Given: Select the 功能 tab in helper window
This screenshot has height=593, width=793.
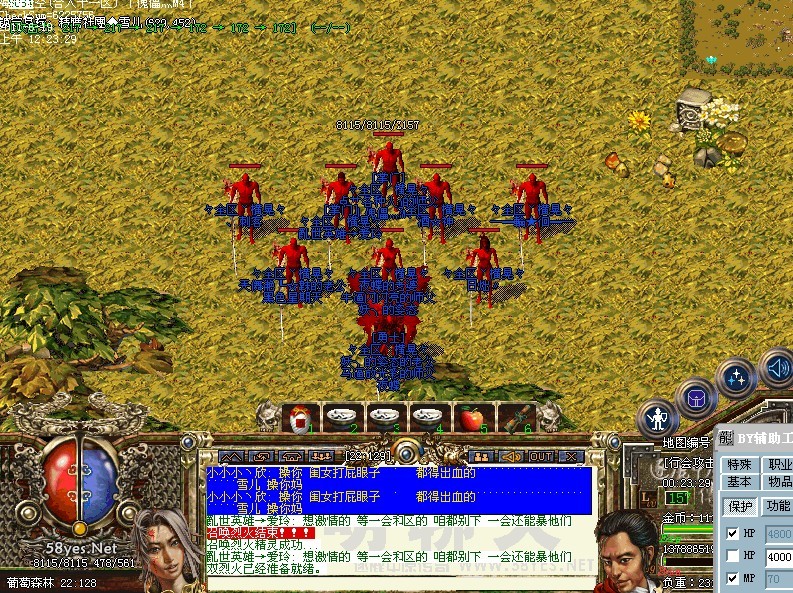Looking at the screenshot, I should [778, 506].
